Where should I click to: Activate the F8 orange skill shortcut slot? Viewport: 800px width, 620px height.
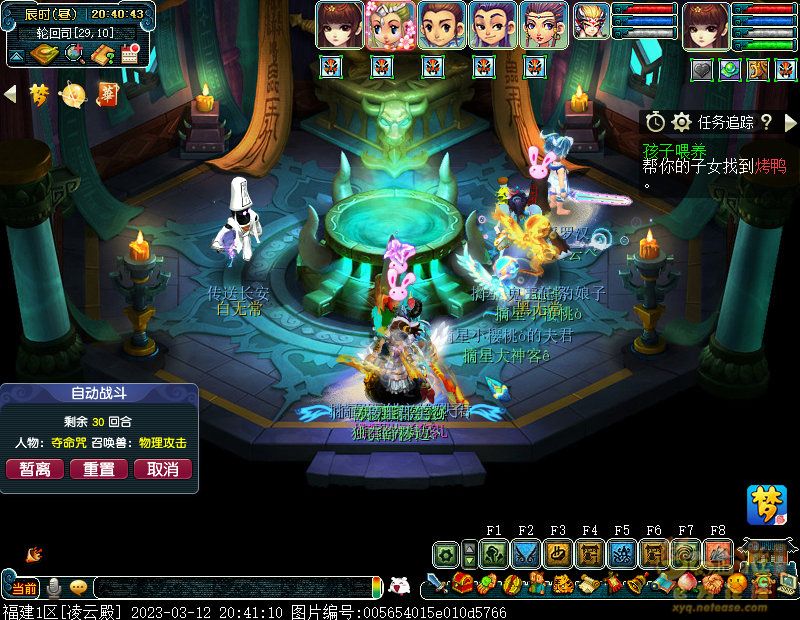(x=718, y=553)
